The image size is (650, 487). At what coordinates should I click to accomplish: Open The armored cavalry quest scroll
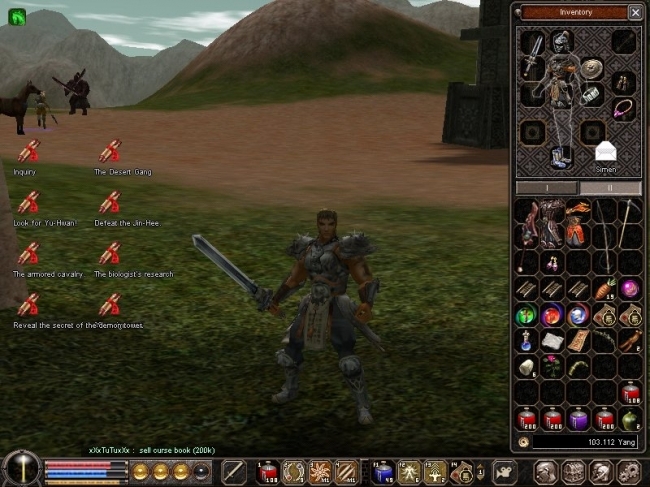click(29, 254)
